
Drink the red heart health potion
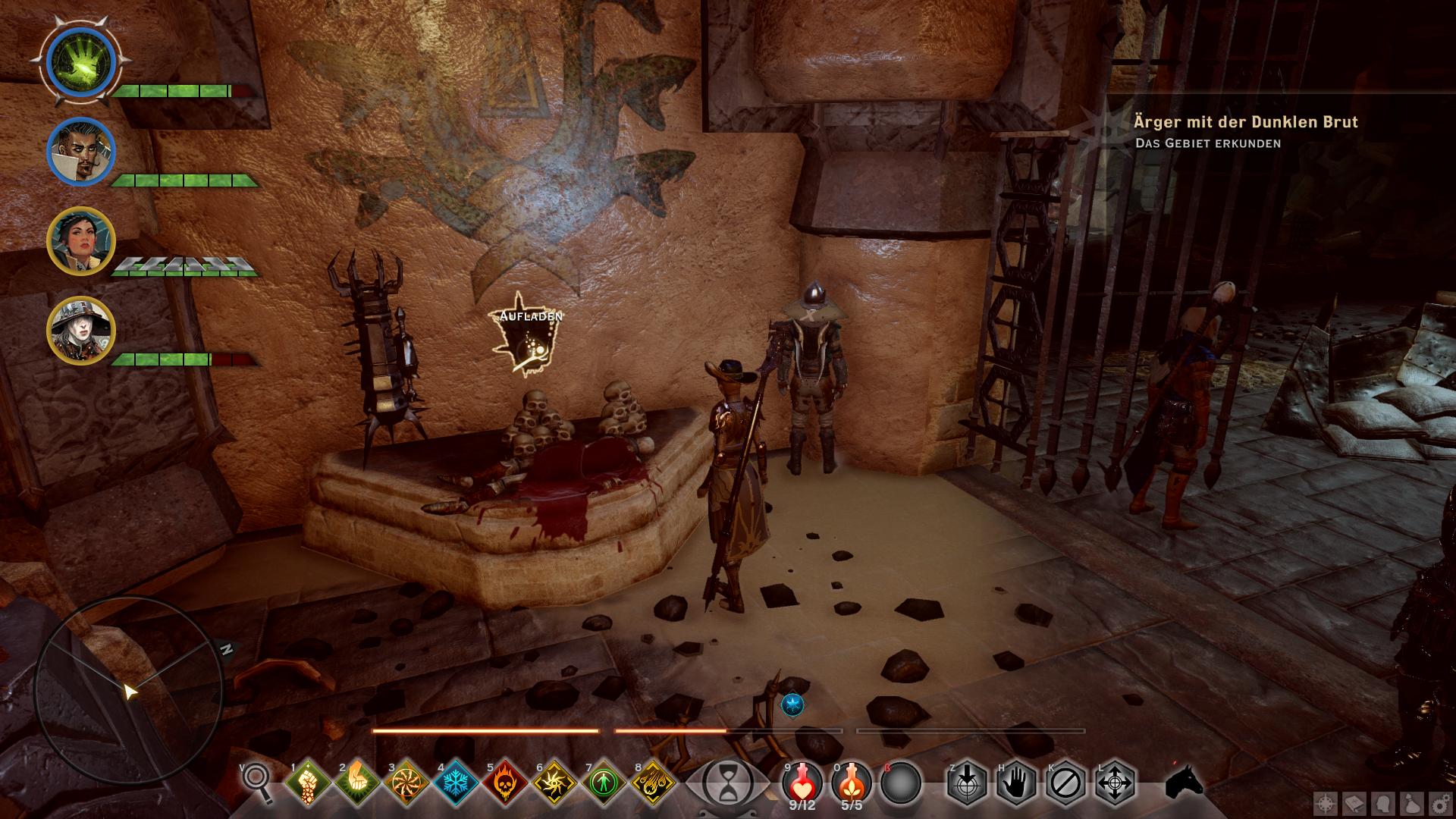pyautogui.click(x=802, y=782)
